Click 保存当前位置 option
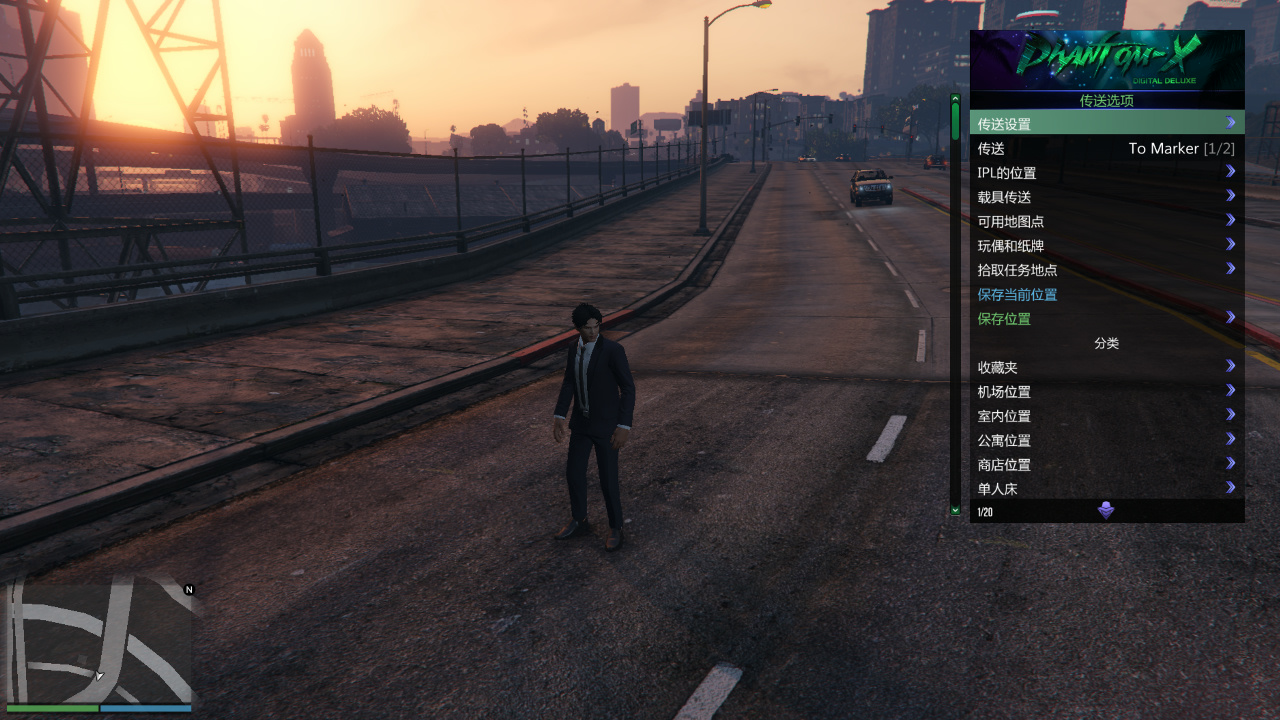 pos(1018,294)
